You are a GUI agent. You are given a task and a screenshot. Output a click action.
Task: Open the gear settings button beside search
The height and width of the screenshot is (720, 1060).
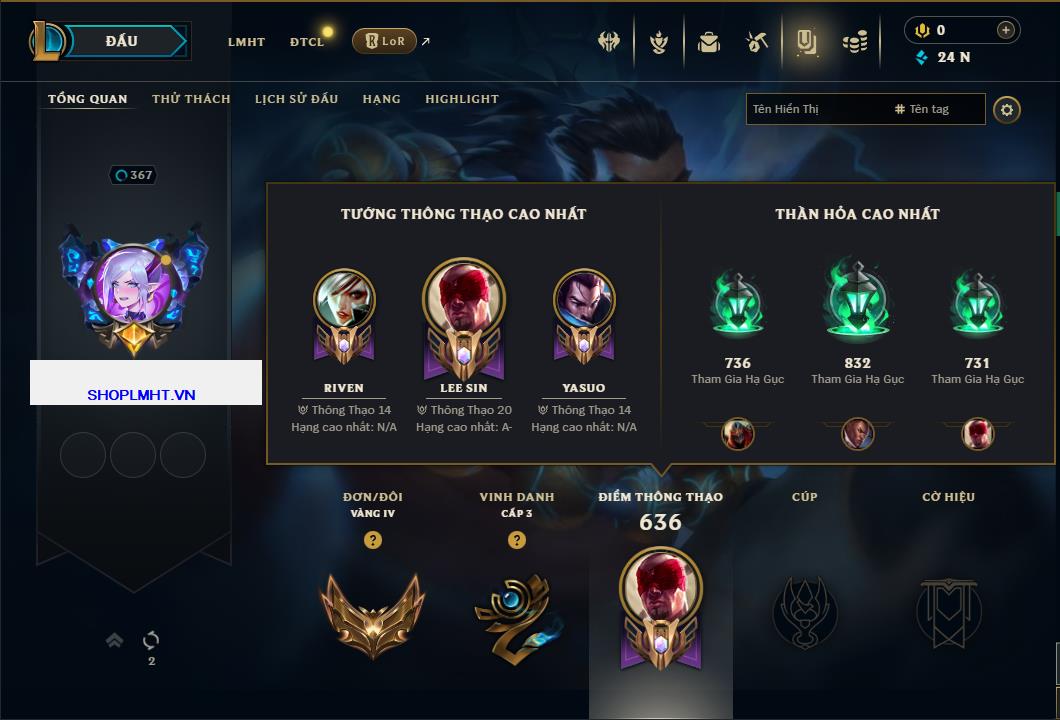[x=1007, y=109]
